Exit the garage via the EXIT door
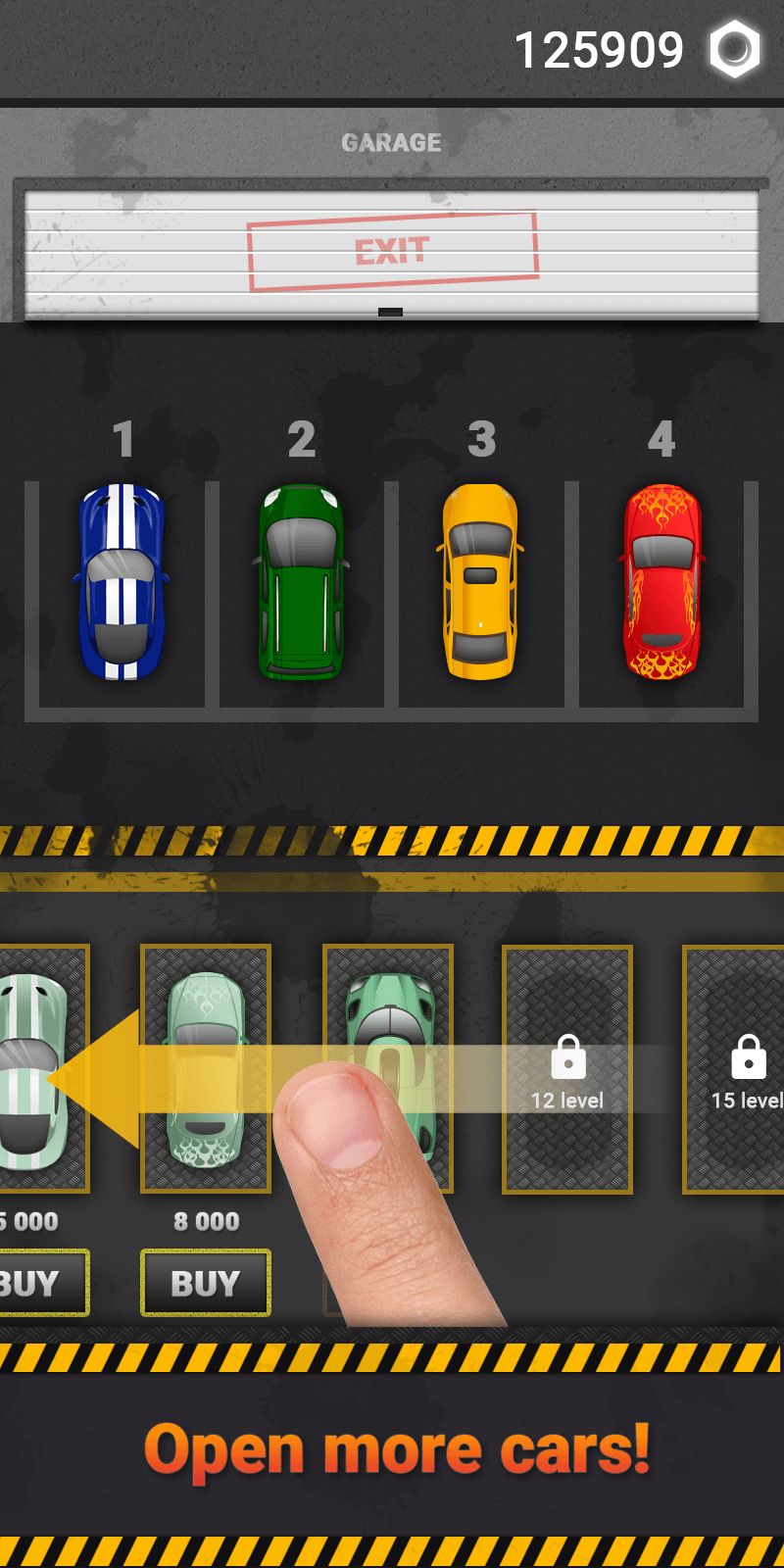Image resolution: width=784 pixels, height=1568 pixels. tap(392, 251)
